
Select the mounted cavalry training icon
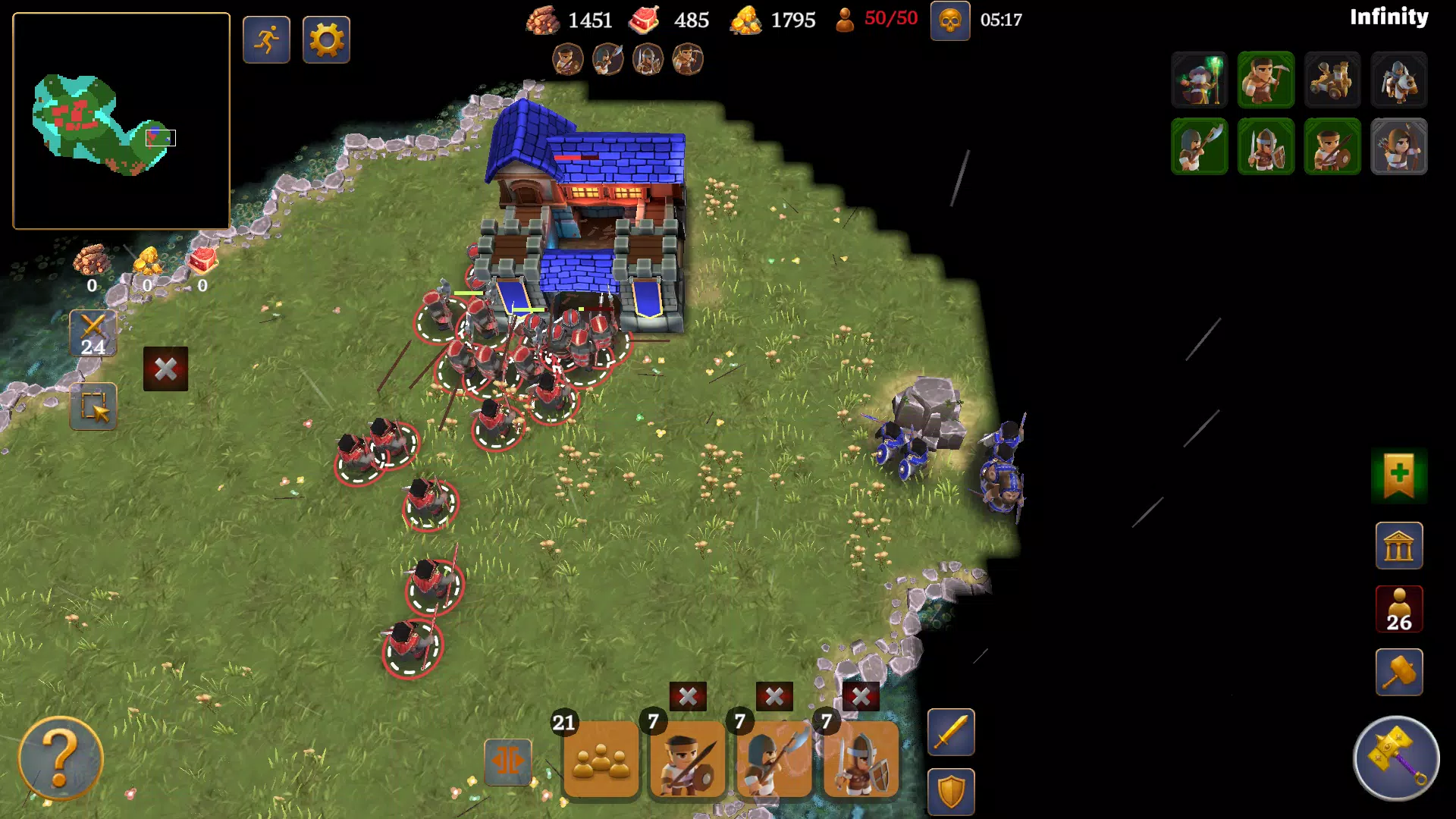pyautogui.click(x=1399, y=80)
